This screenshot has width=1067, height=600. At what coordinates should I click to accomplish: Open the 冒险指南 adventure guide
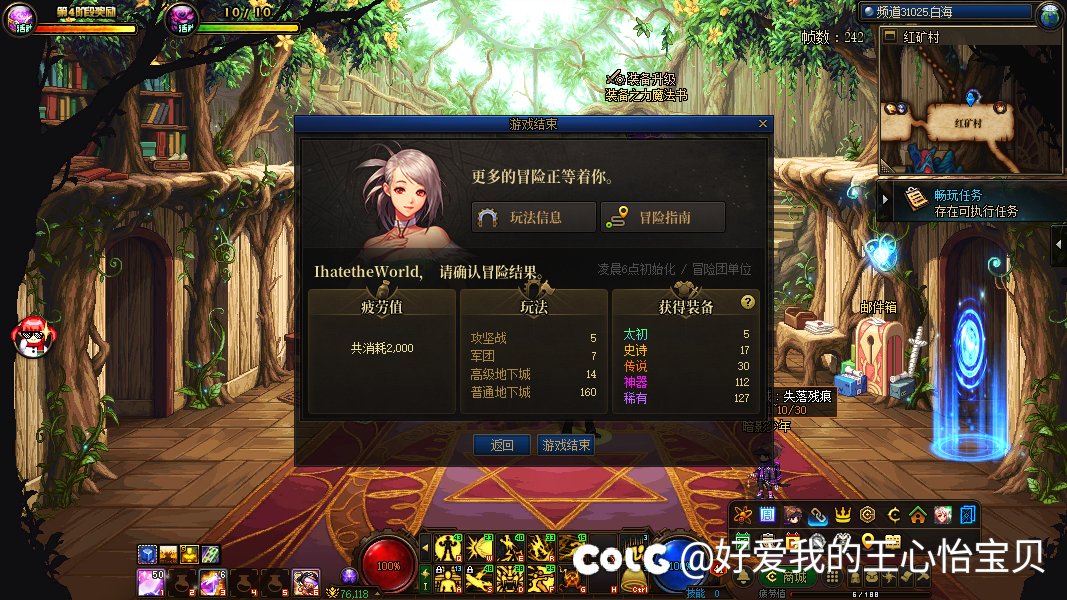(x=662, y=217)
